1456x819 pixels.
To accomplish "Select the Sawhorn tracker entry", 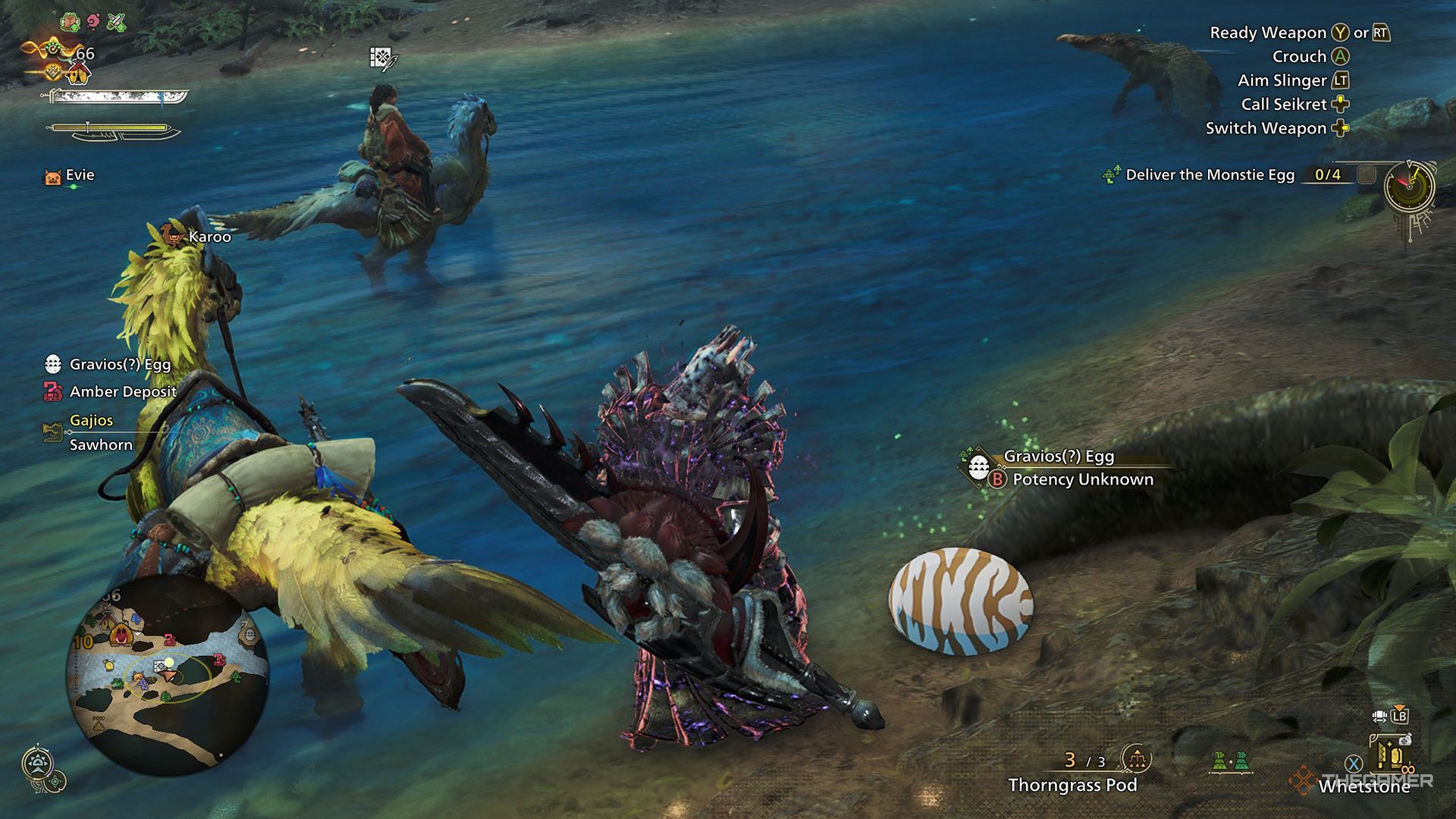I will (x=101, y=445).
